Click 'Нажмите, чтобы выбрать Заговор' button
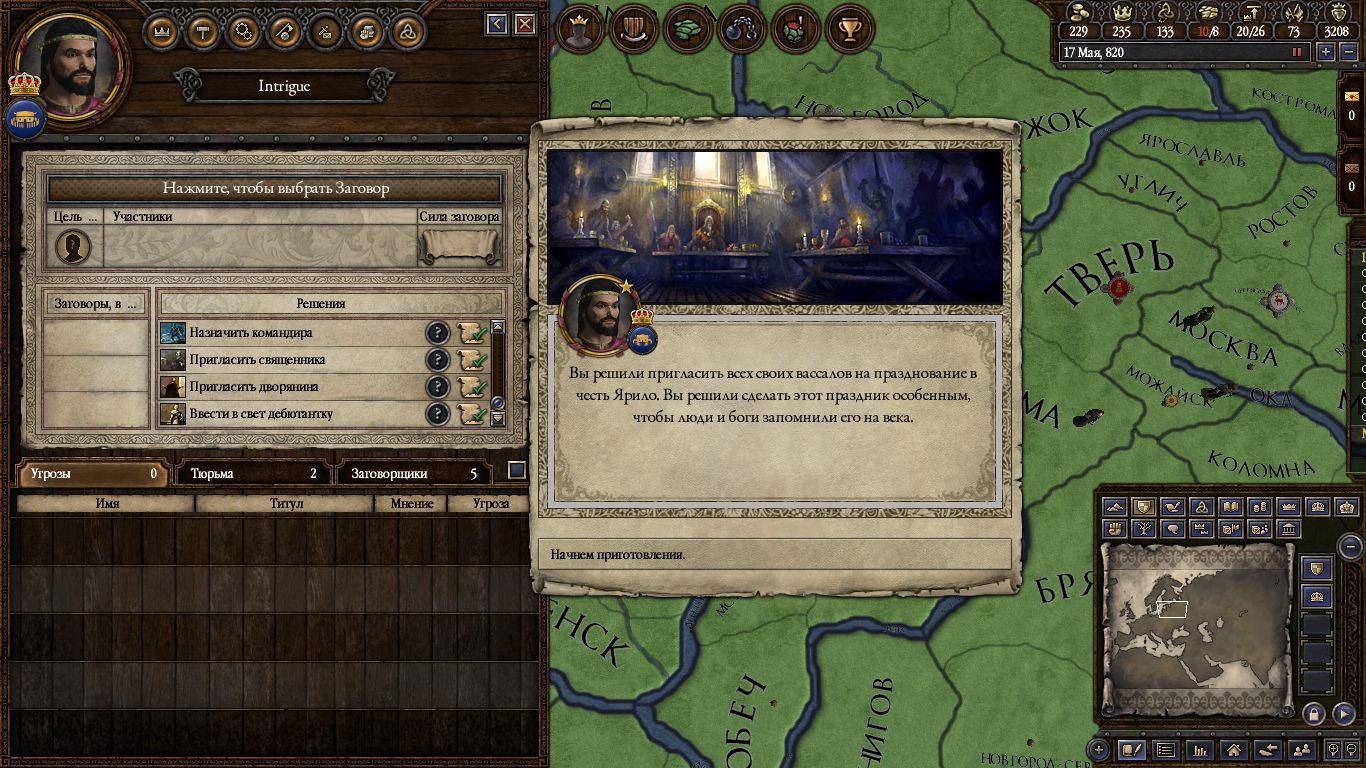 click(x=275, y=188)
